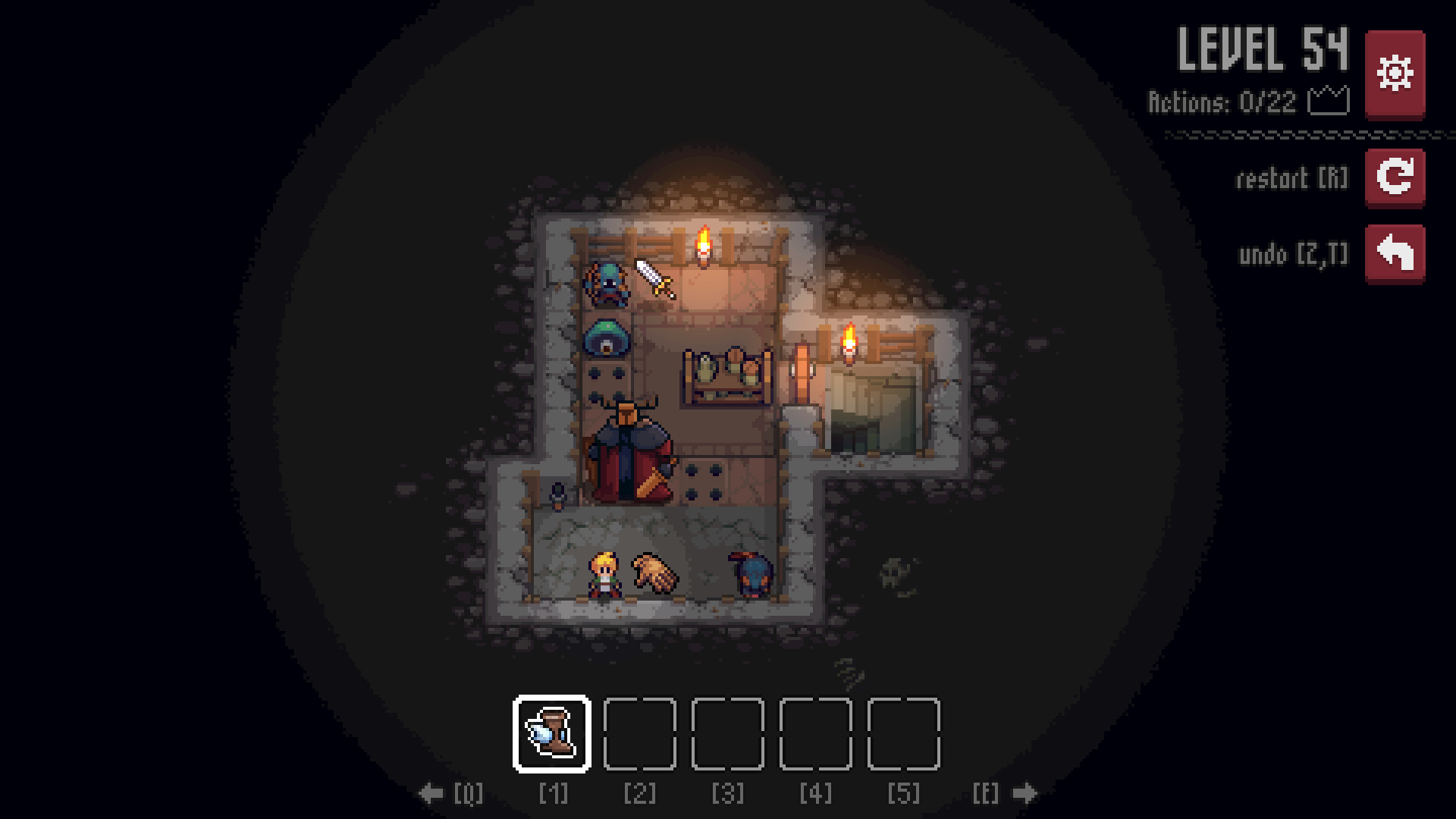This screenshot has width=1456, height=819.
Task: Click the right arrow toward slot [E]
Action: (x=1024, y=792)
